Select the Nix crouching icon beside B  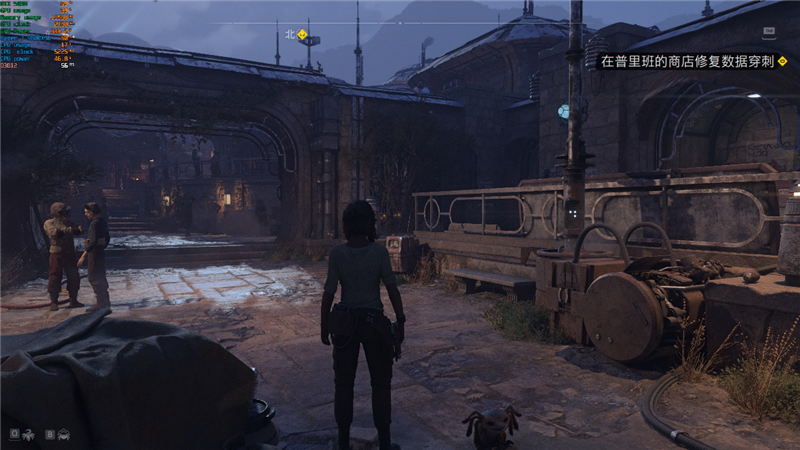64,434
